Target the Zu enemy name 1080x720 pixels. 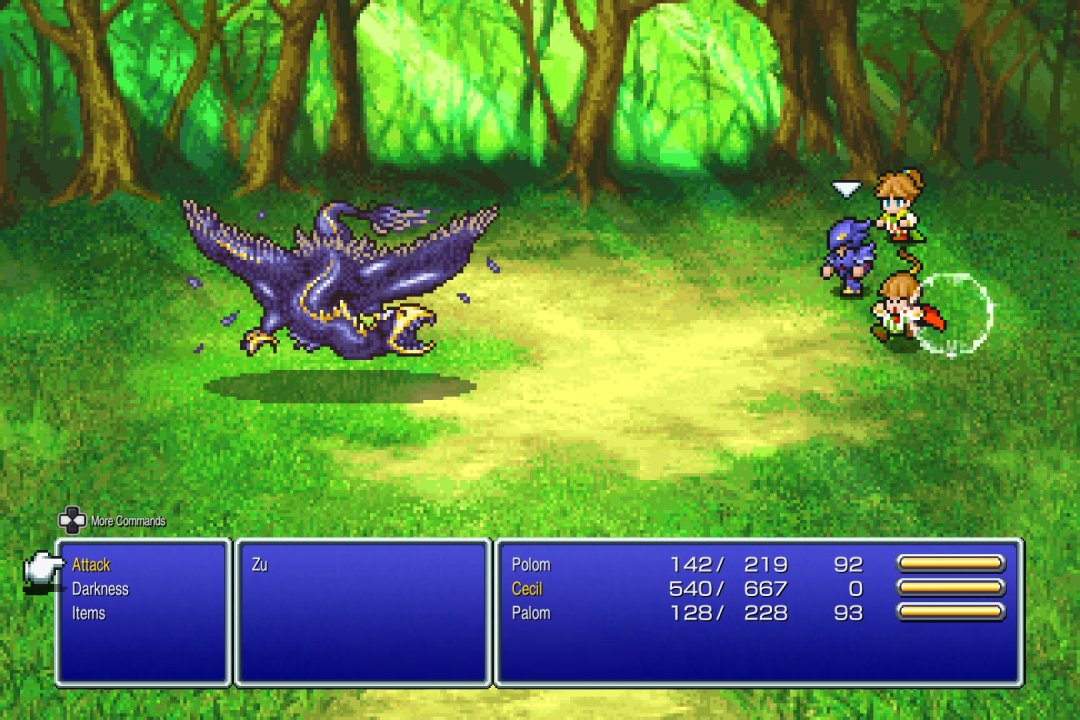pyautogui.click(x=260, y=565)
